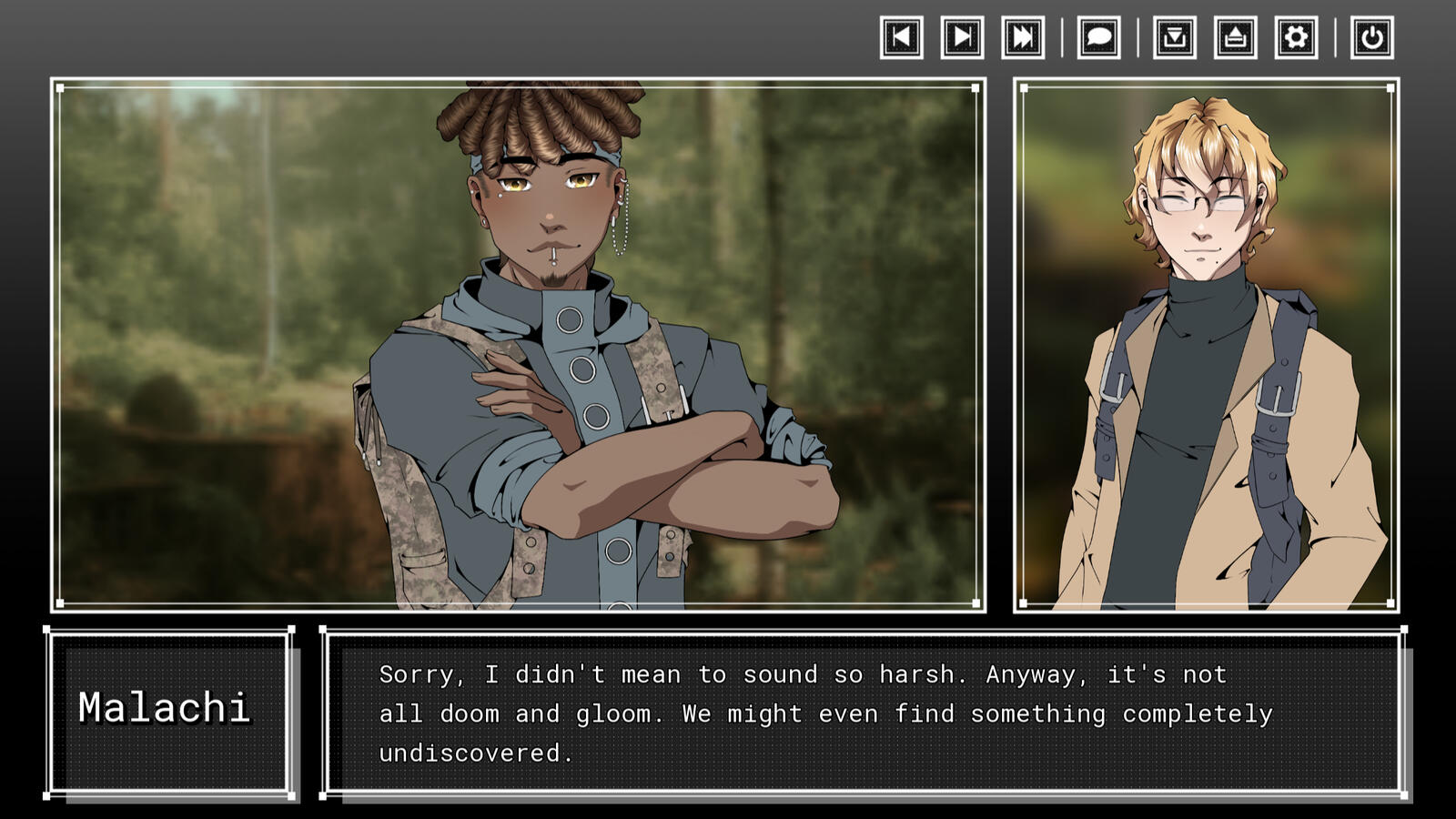Click the power quit button

(x=1371, y=37)
